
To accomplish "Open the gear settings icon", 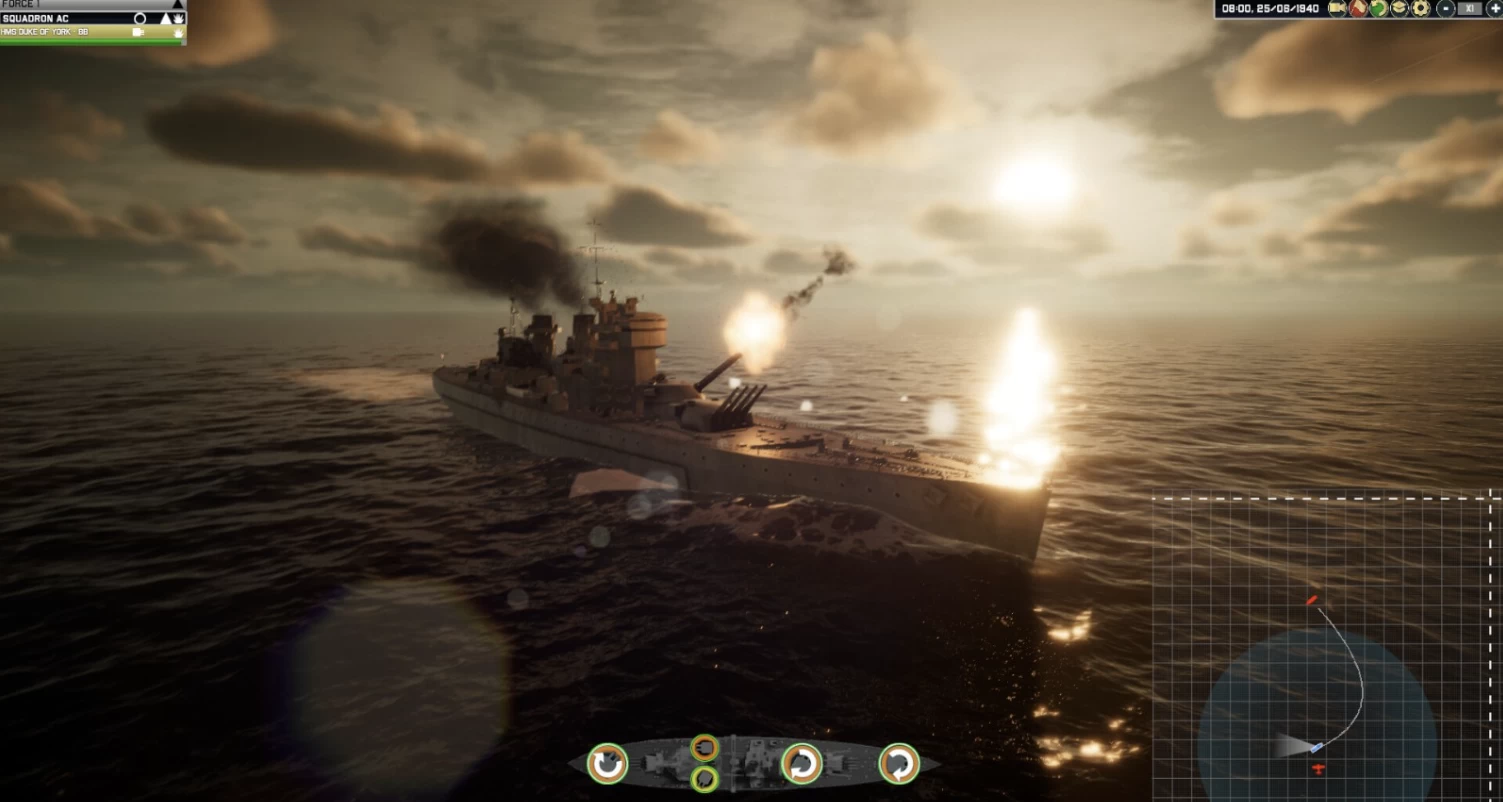I will (1420, 9).
